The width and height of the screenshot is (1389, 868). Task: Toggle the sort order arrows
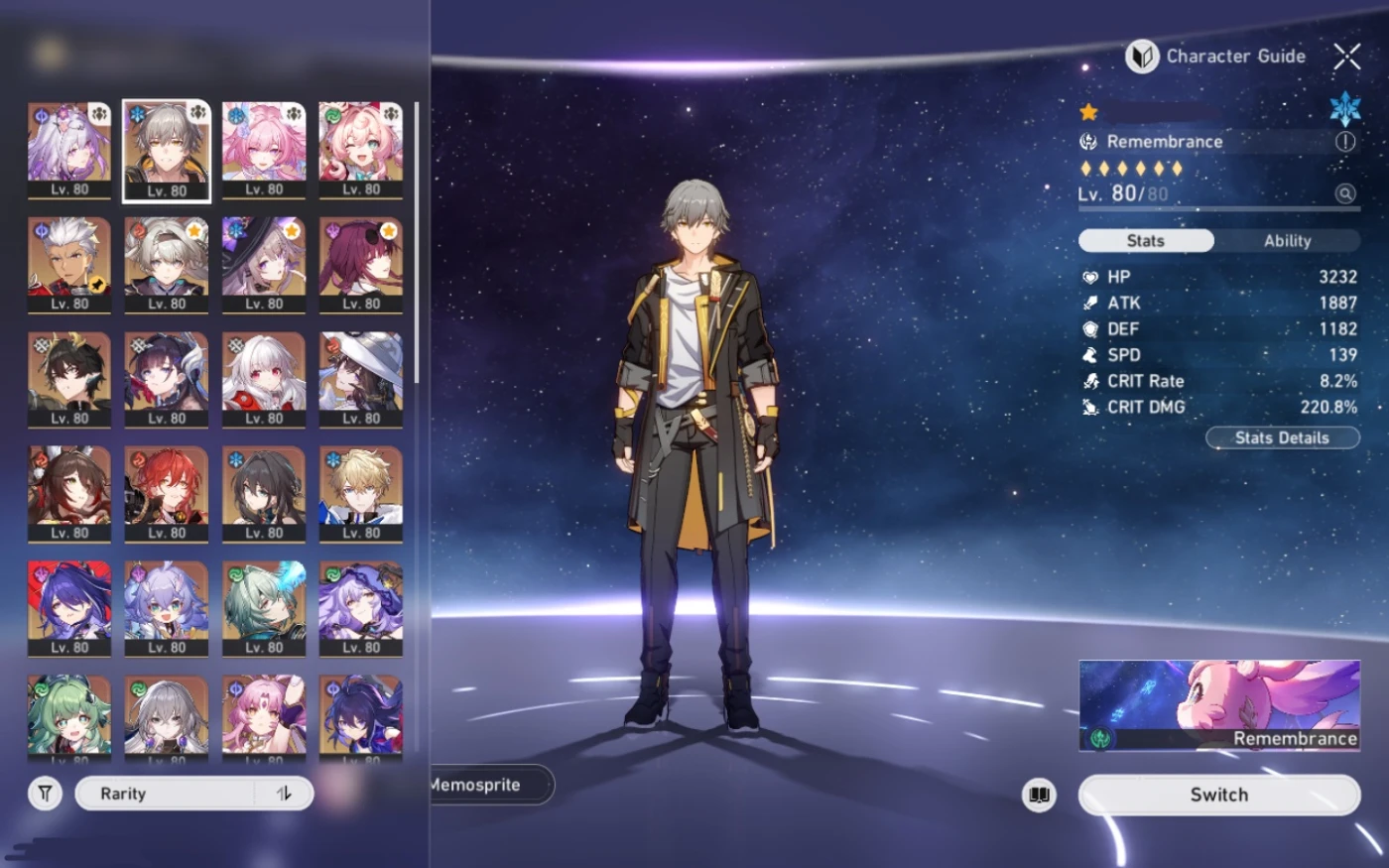[285, 794]
